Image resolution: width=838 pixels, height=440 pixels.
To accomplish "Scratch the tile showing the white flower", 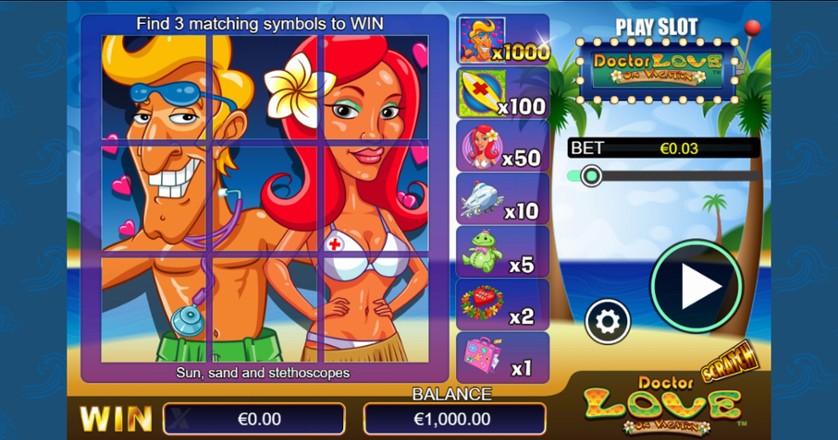I will tap(265, 87).
